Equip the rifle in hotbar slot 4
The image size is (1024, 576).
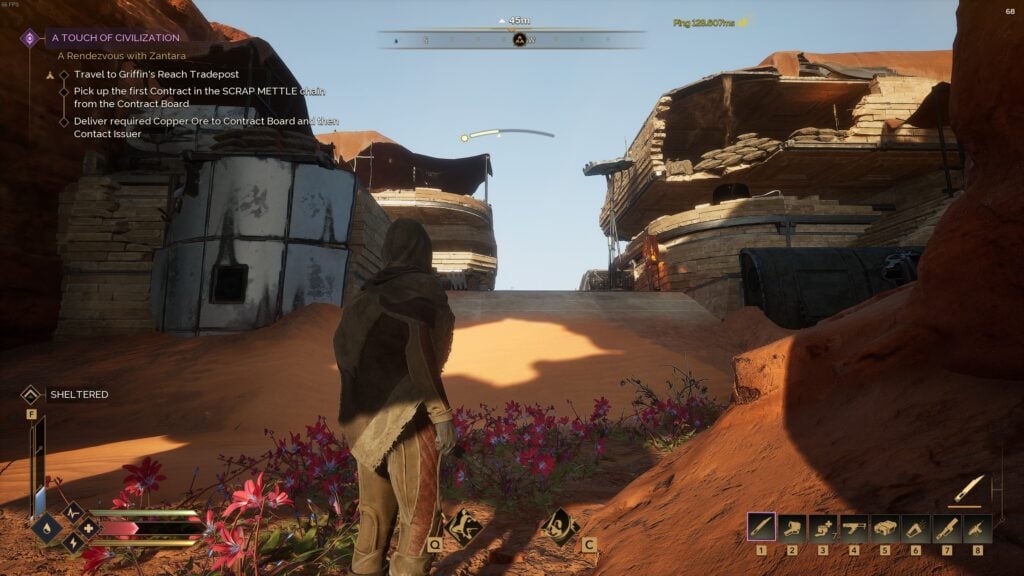(854, 527)
